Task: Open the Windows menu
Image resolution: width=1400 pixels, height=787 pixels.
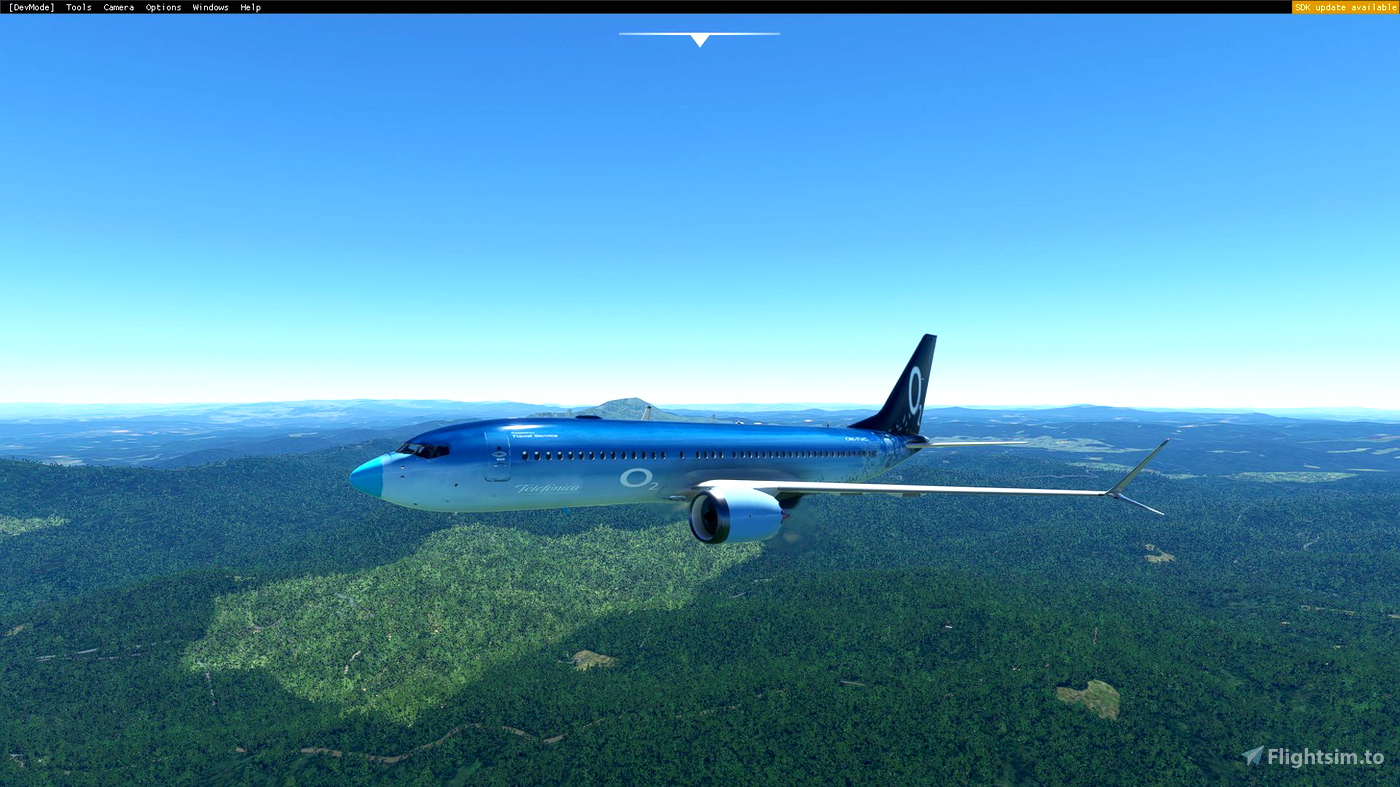Action: tap(210, 6)
